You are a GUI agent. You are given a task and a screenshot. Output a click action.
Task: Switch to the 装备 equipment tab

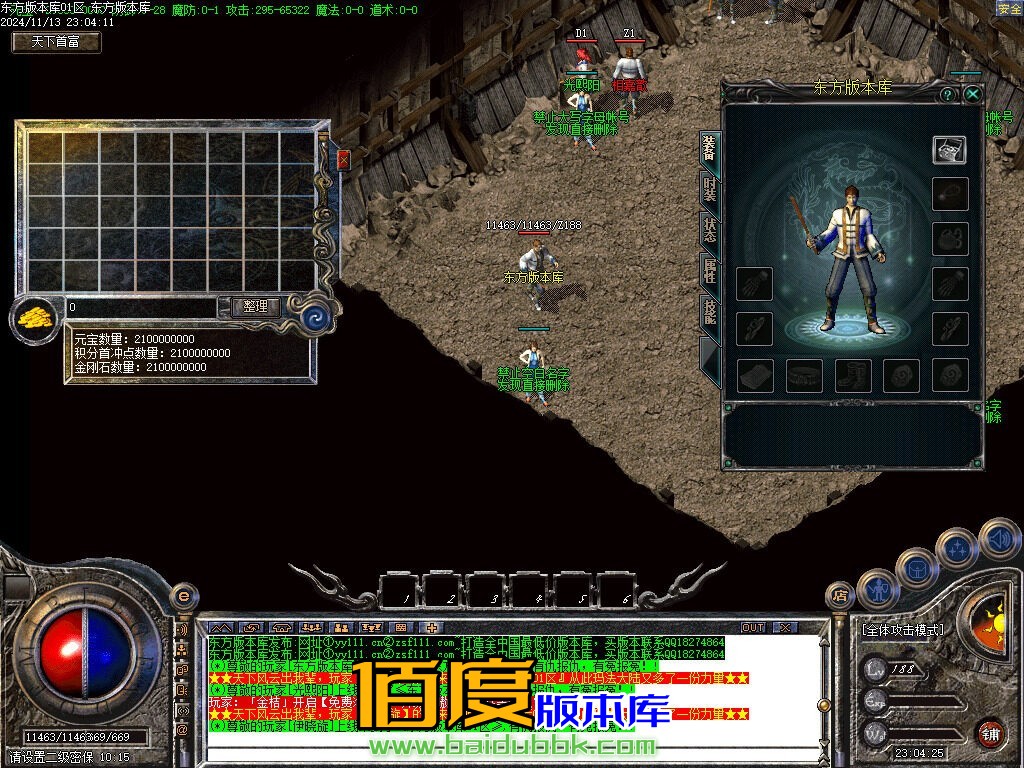[708, 149]
